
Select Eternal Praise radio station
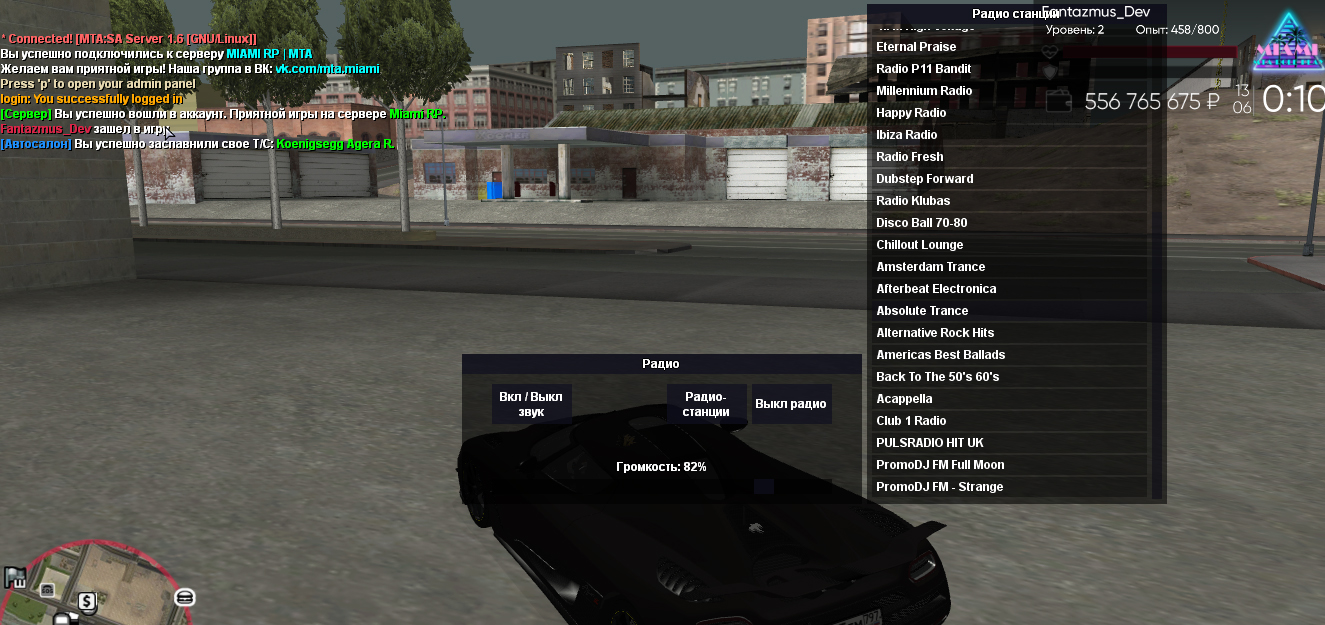[x=1010, y=47]
